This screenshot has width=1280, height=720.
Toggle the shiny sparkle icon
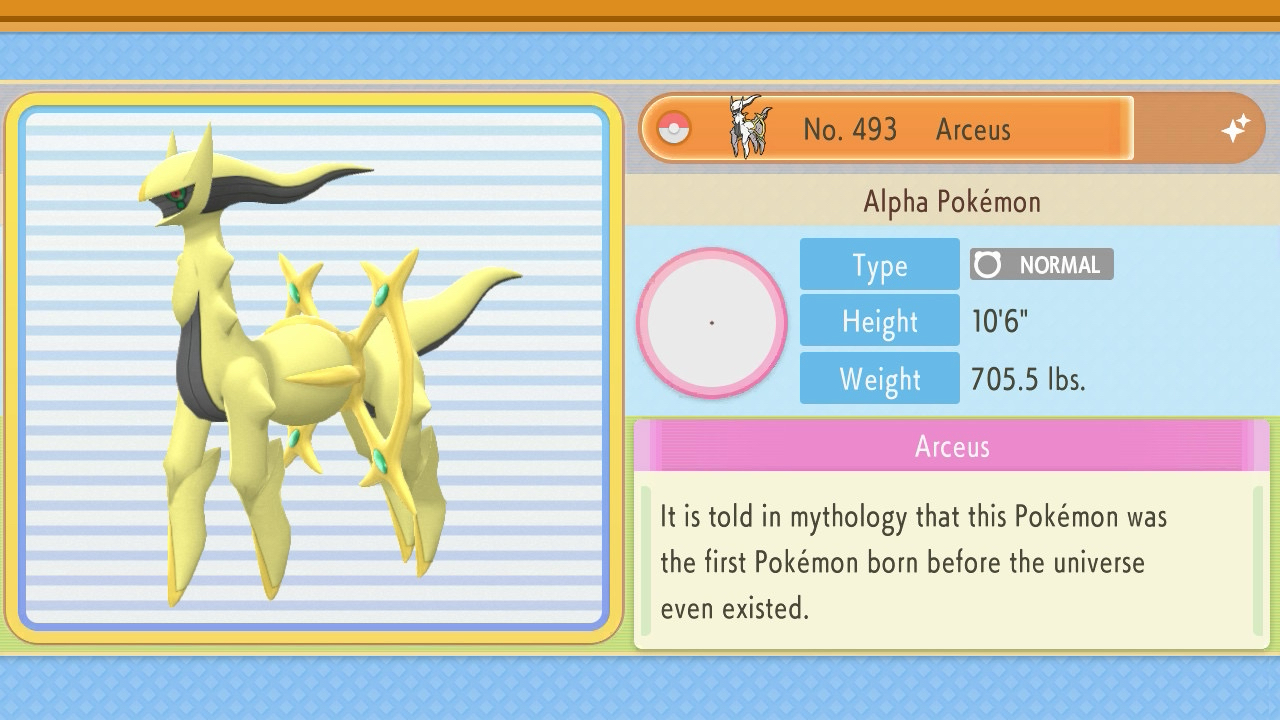[x=1235, y=129]
